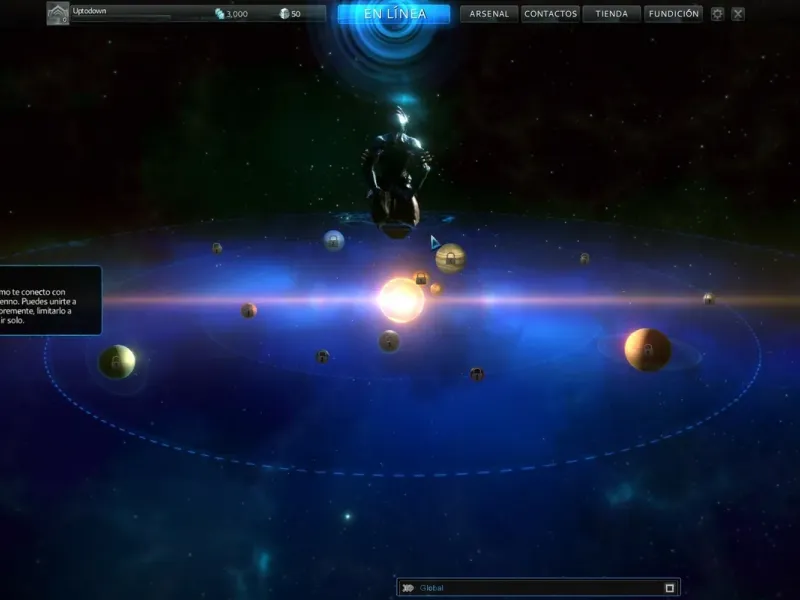Screen dimensions: 800x600
Task: Click the Global chat bar
Action: tap(530, 588)
